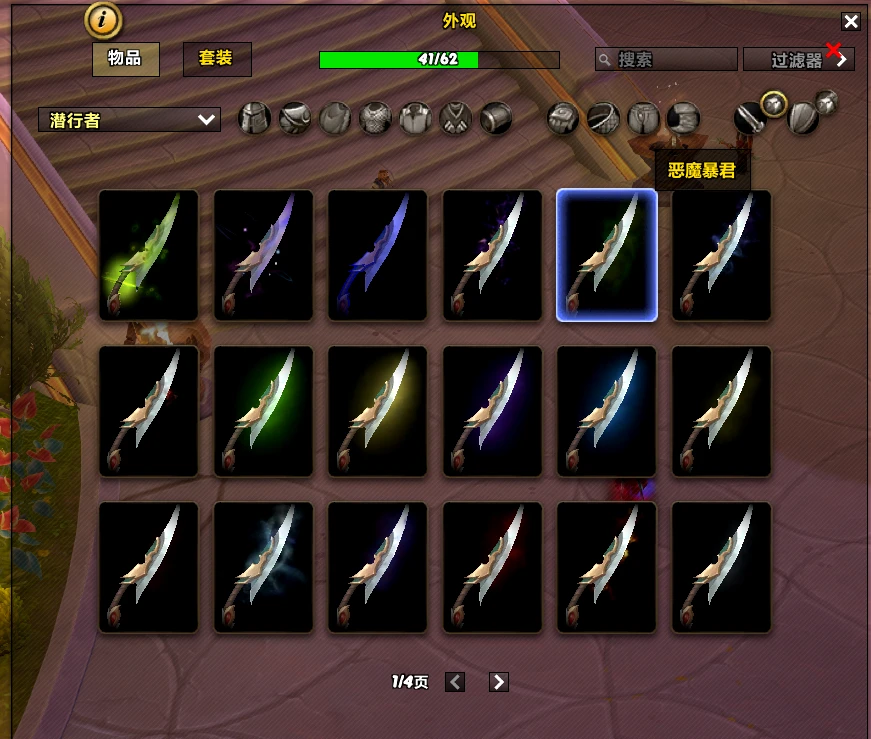Go to the previous appearance page
871x739 pixels.
(x=455, y=682)
